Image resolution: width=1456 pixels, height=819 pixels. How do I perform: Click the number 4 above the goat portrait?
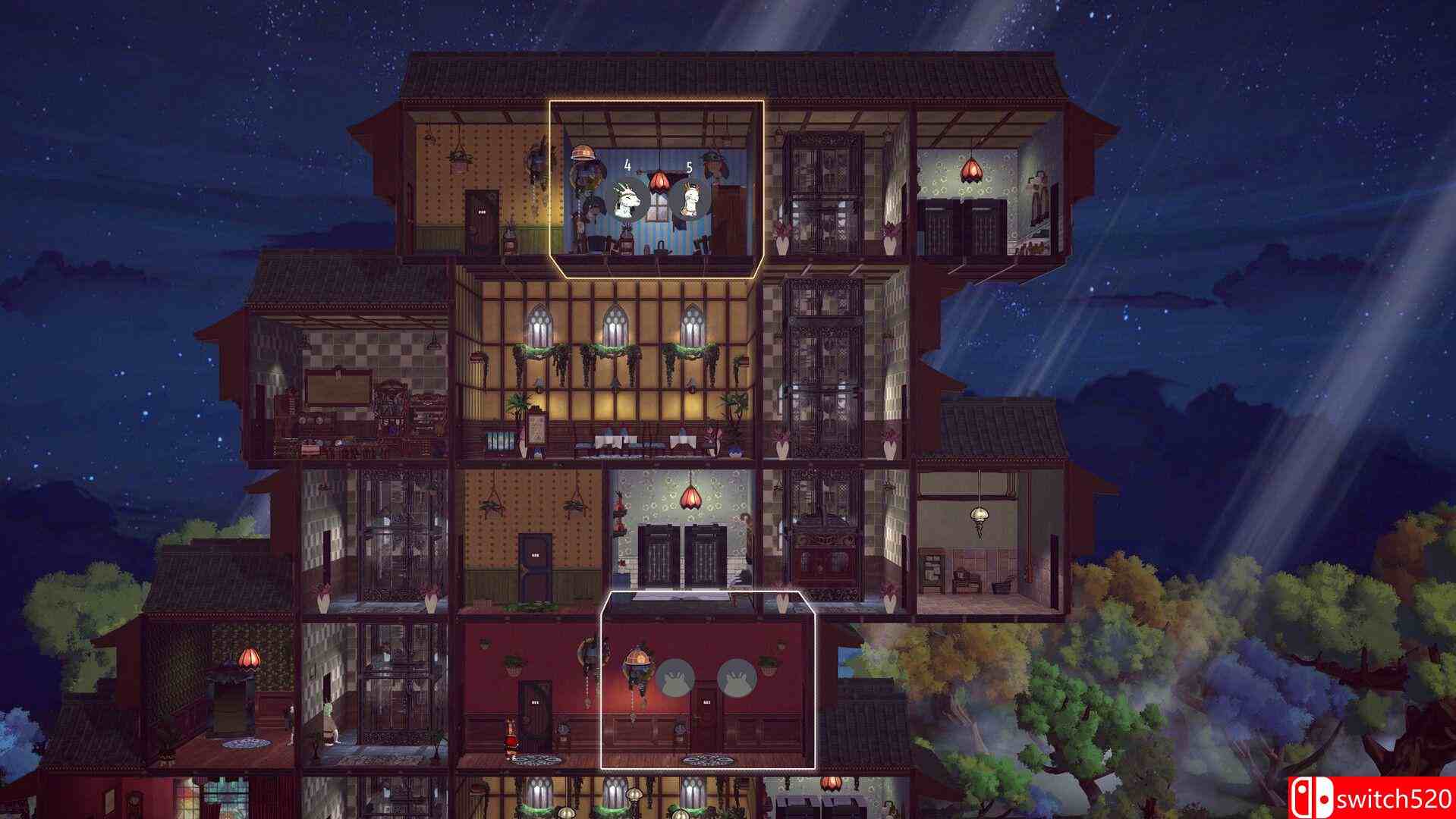[x=627, y=165]
